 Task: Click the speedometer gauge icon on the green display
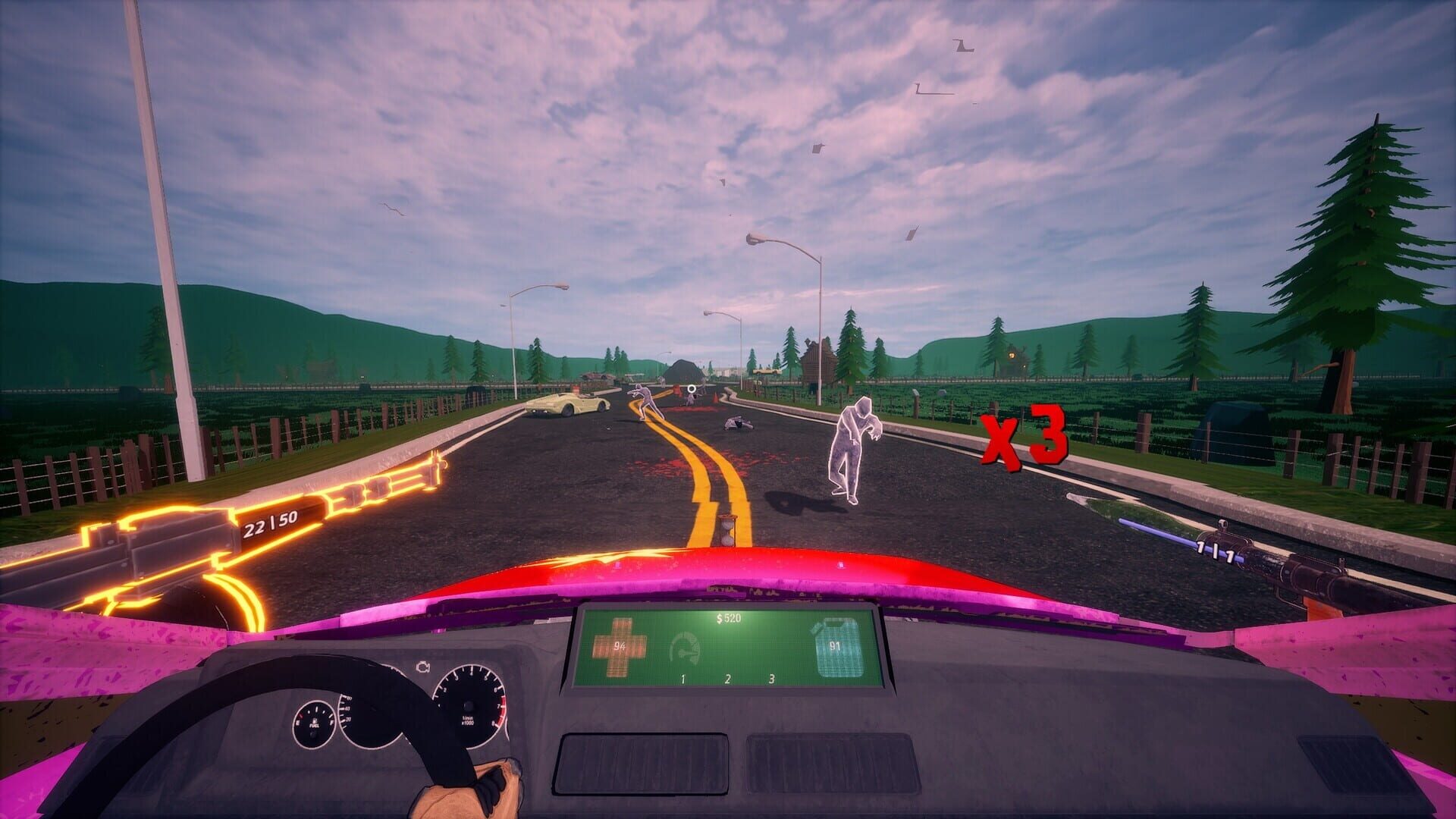(685, 647)
